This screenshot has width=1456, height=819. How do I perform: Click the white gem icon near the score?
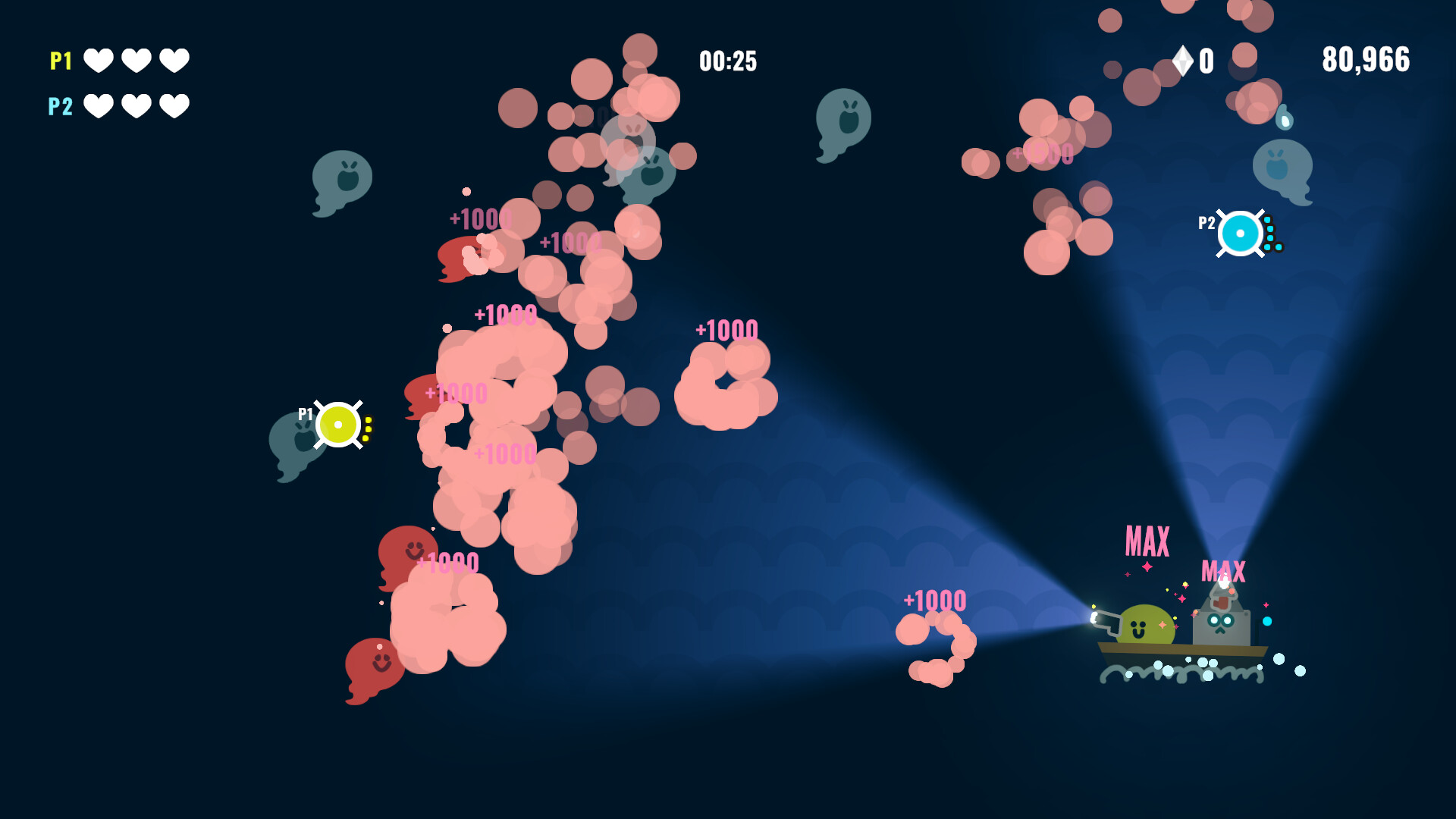[1183, 60]
